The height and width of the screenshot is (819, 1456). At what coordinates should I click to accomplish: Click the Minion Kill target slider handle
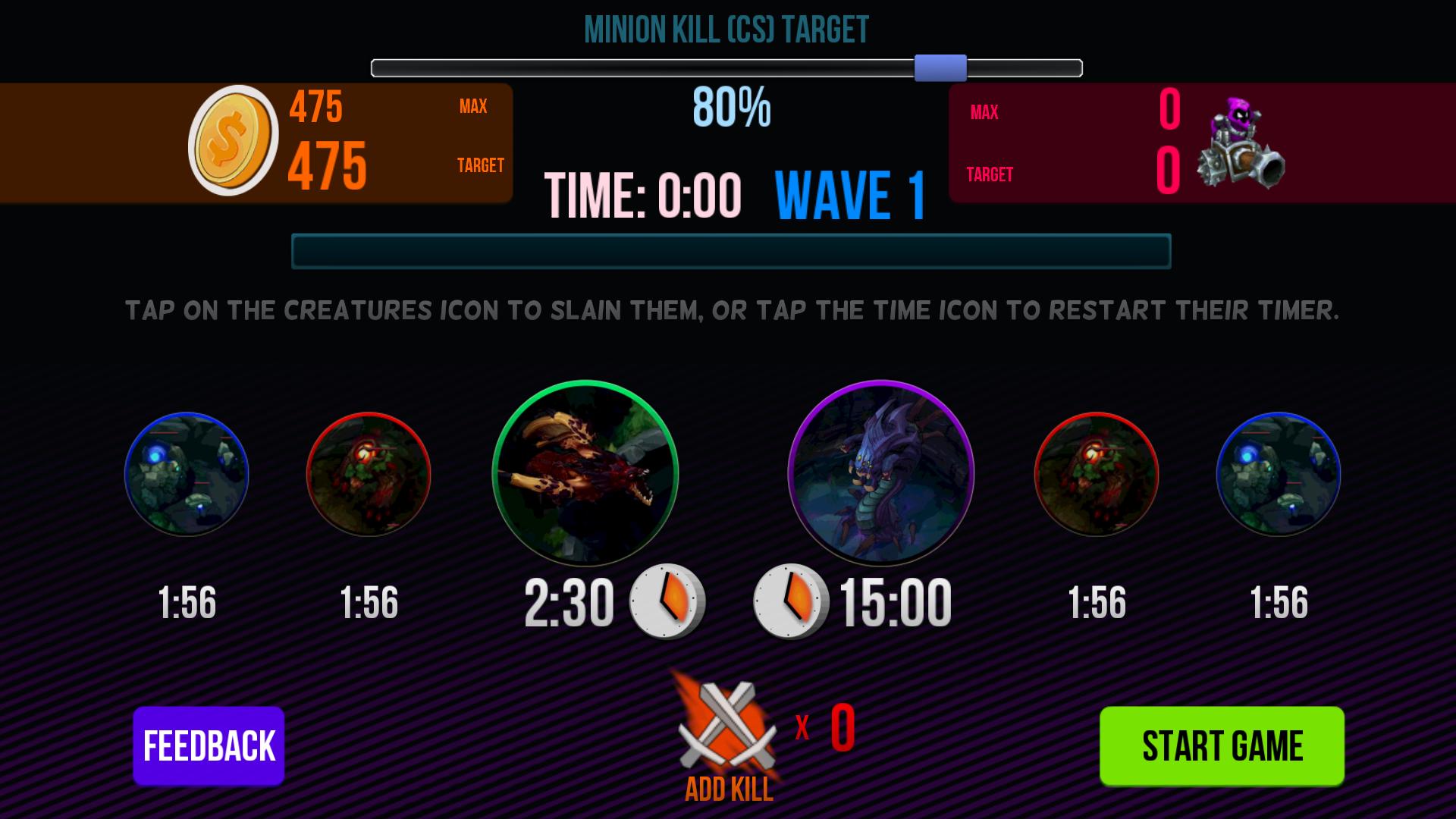tap(940, 68)
